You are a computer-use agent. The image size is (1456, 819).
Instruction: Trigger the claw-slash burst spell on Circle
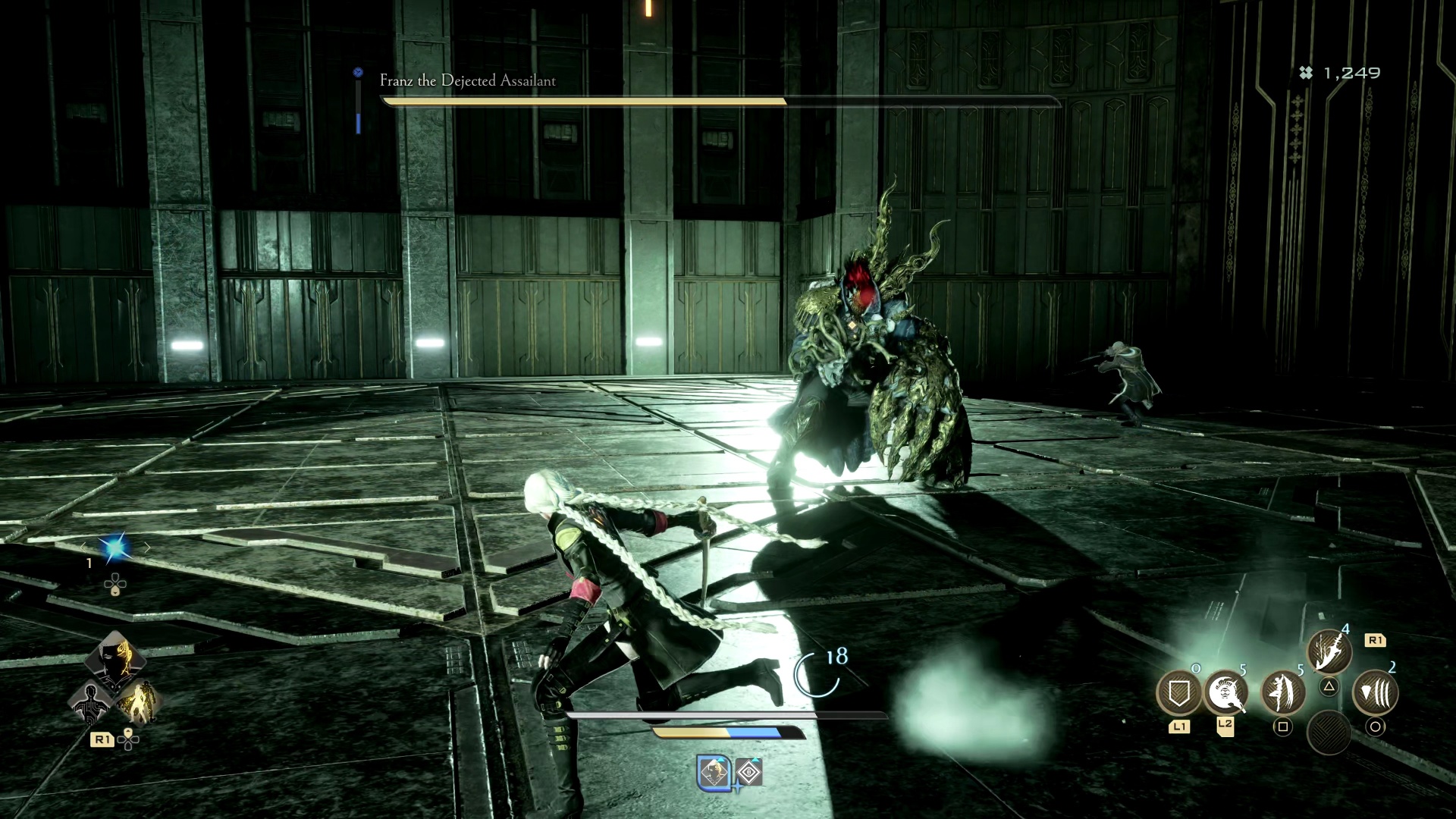1376,692
